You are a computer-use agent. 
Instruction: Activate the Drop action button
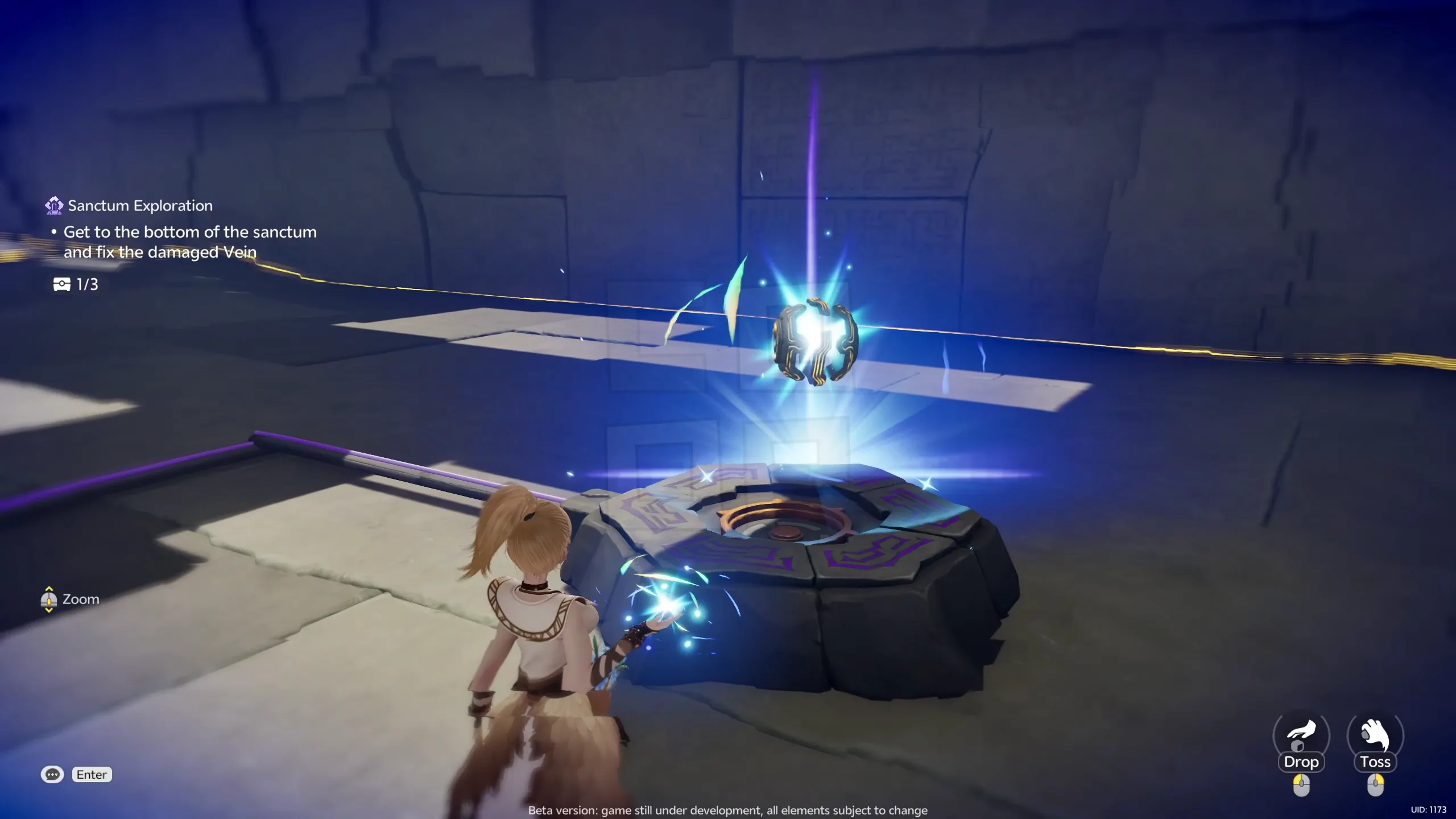point(1302,762)
